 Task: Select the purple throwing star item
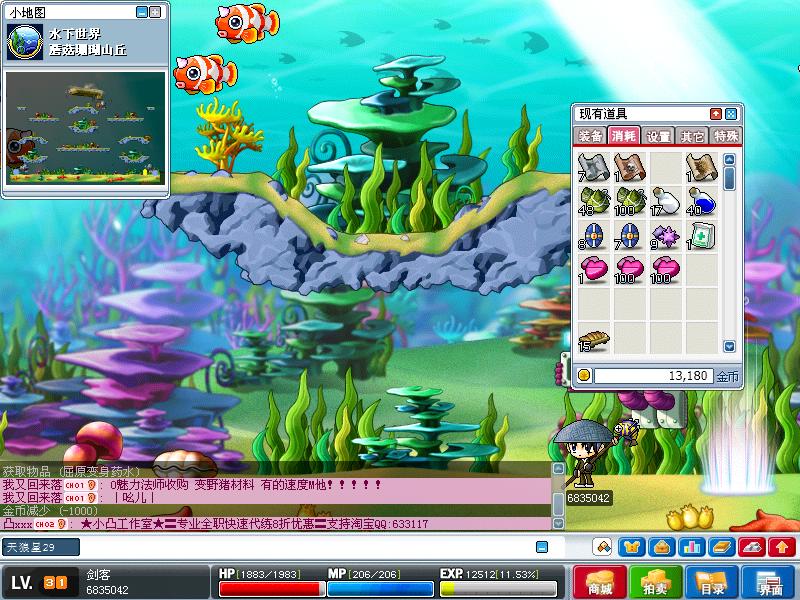[x=665, y=236]
